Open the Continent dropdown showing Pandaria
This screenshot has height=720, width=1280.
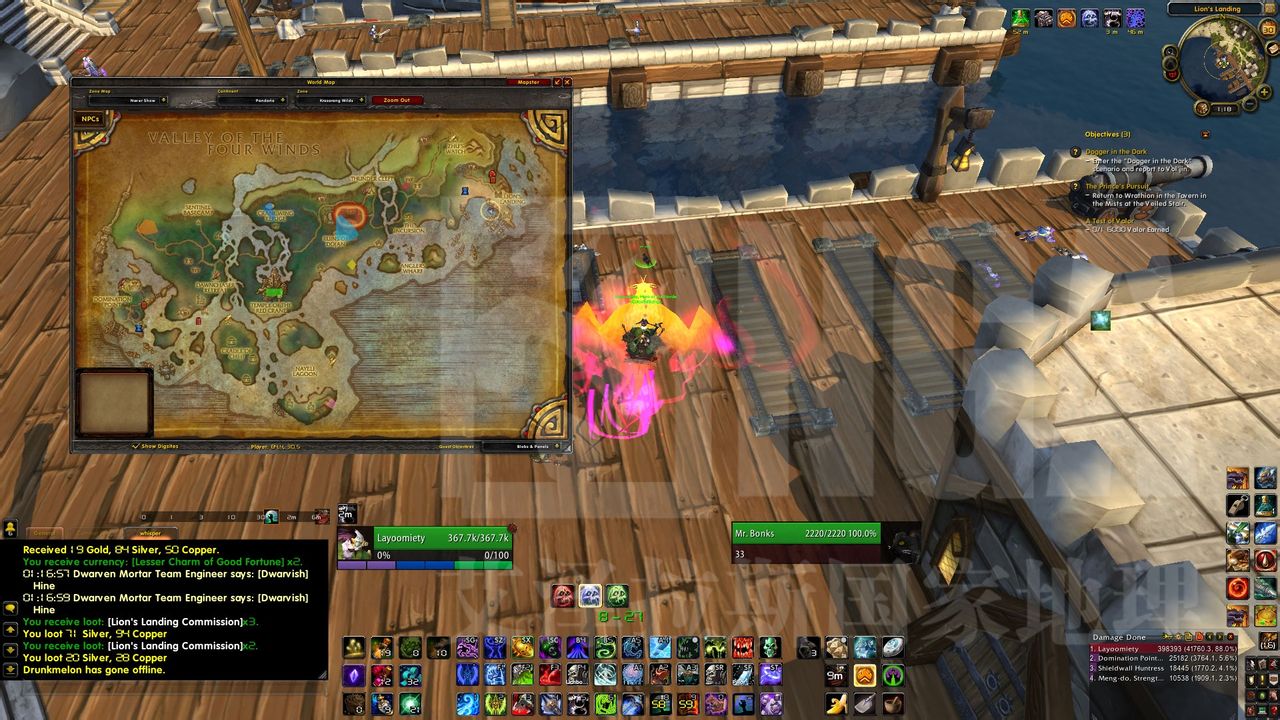pyautogui.click(x=252, y=100)
